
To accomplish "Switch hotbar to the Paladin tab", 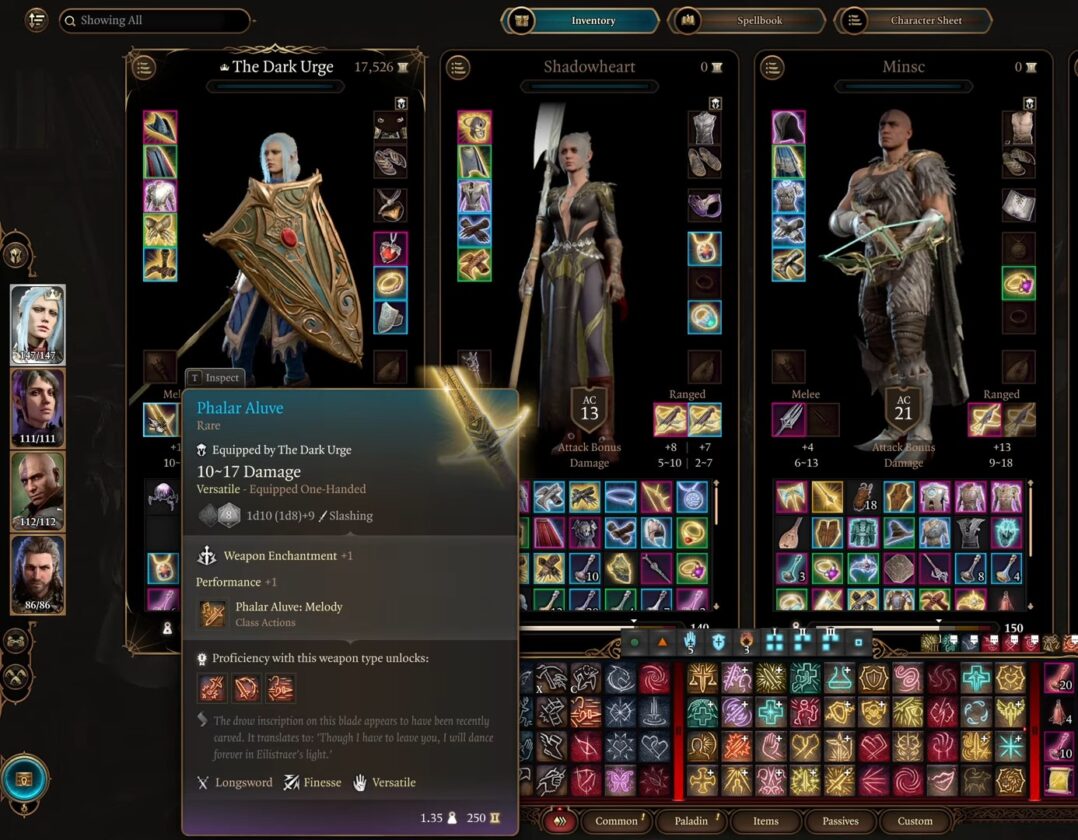I will click(x=691, y=821).
